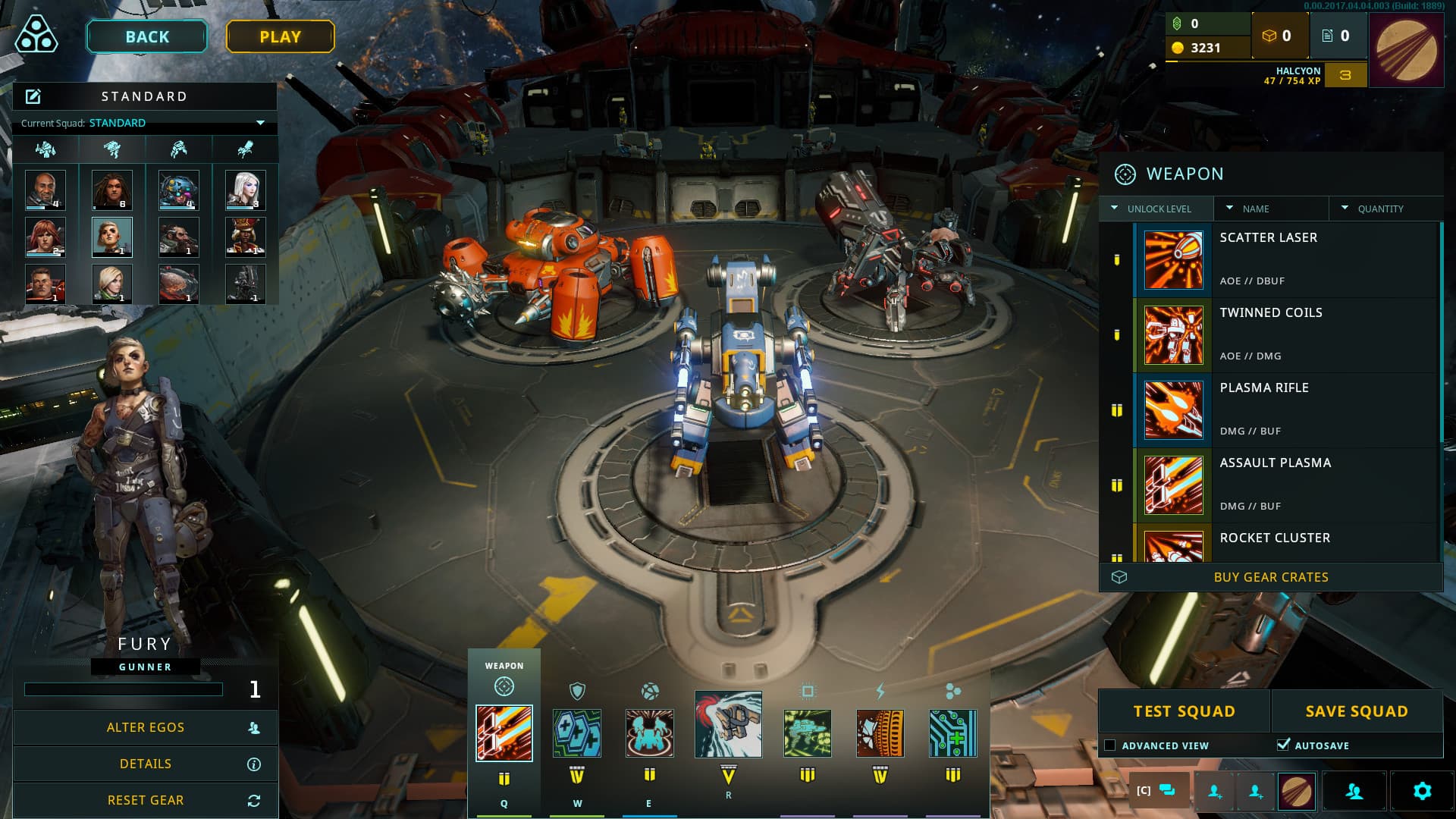The width and height of the screenshot is (1456, 819).
Task: Click the TEST SQUAD button
Action: point(1182,711)
